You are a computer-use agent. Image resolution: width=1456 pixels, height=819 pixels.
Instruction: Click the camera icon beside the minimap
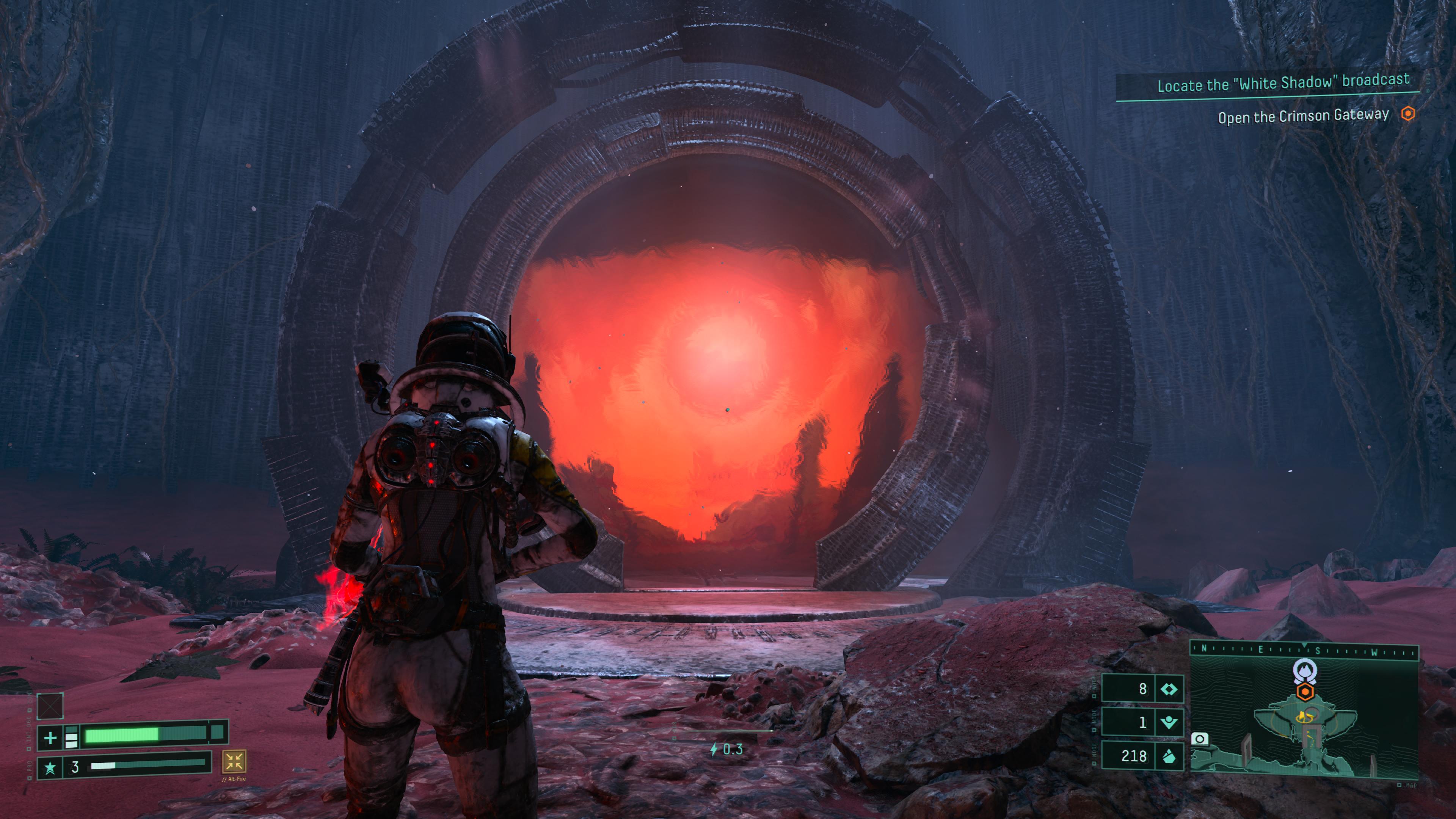1199,739
